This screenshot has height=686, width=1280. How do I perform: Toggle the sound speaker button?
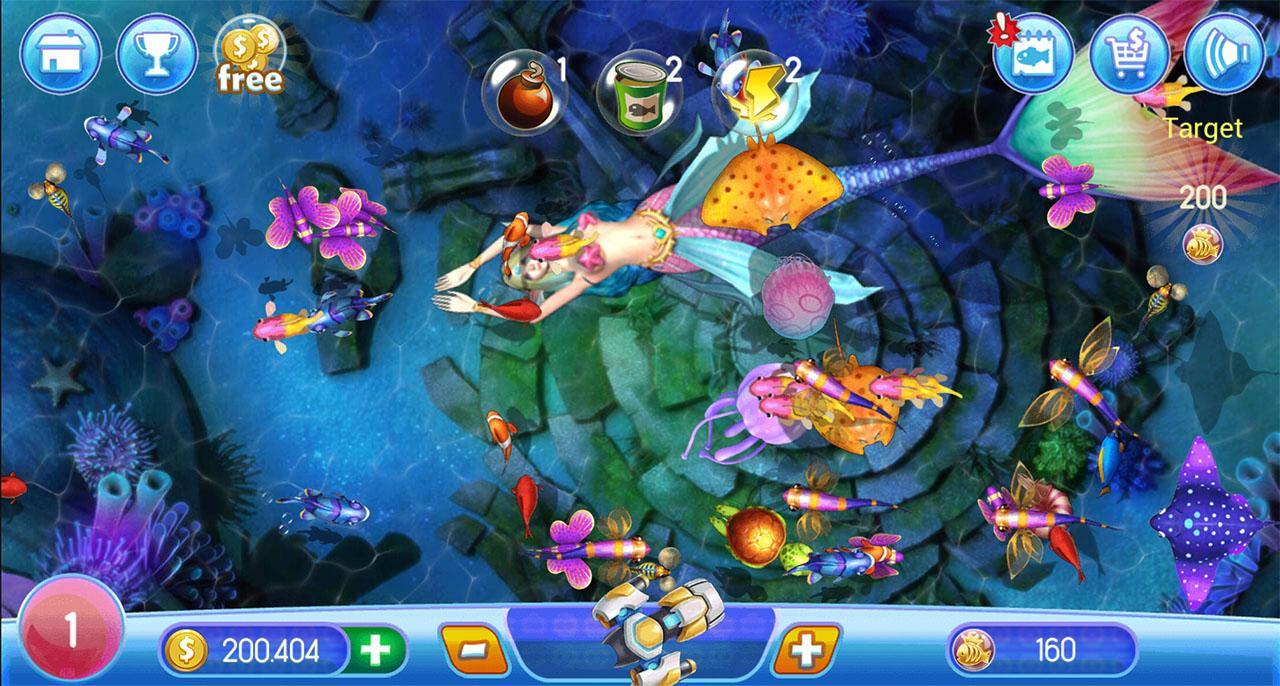pos(1225,53)
